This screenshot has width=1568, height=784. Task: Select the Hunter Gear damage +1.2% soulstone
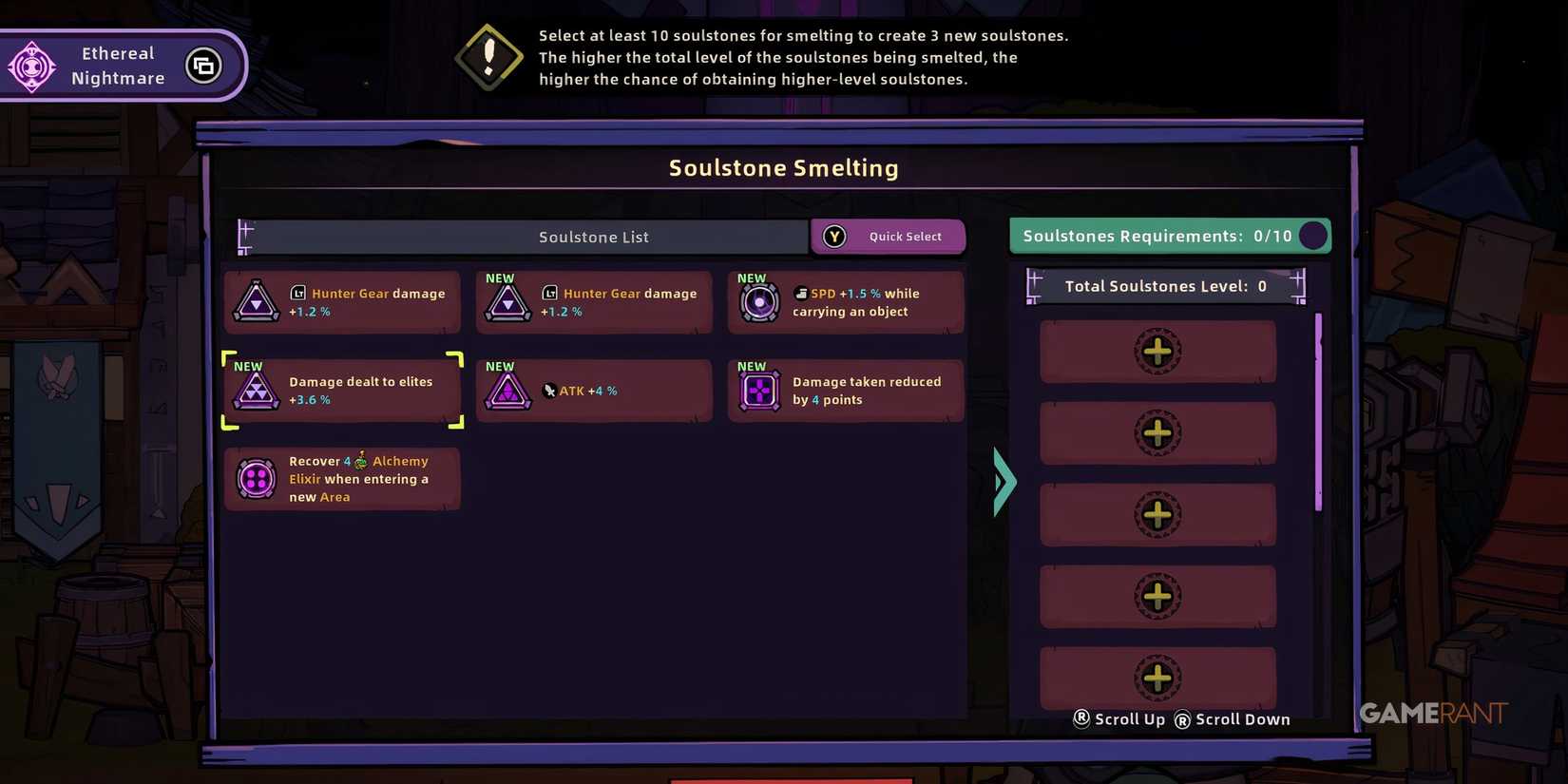[x=342, y=302]
